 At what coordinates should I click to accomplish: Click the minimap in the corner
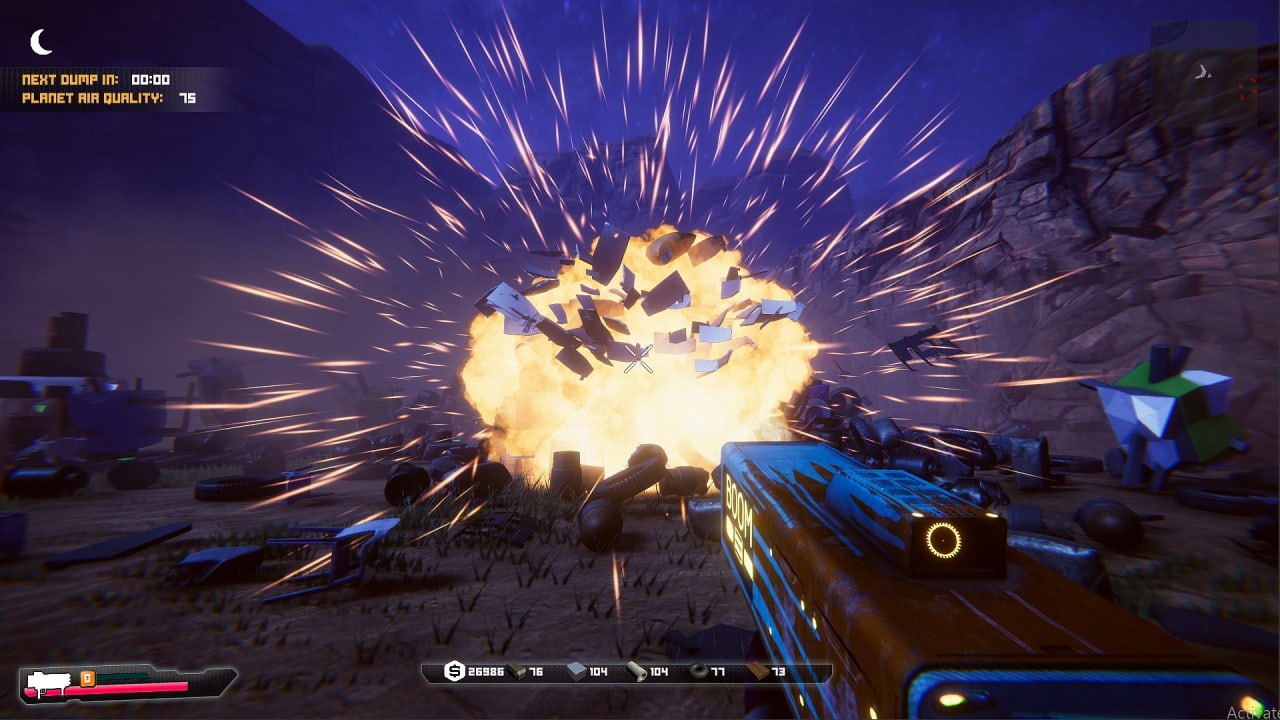(1204, 74)
